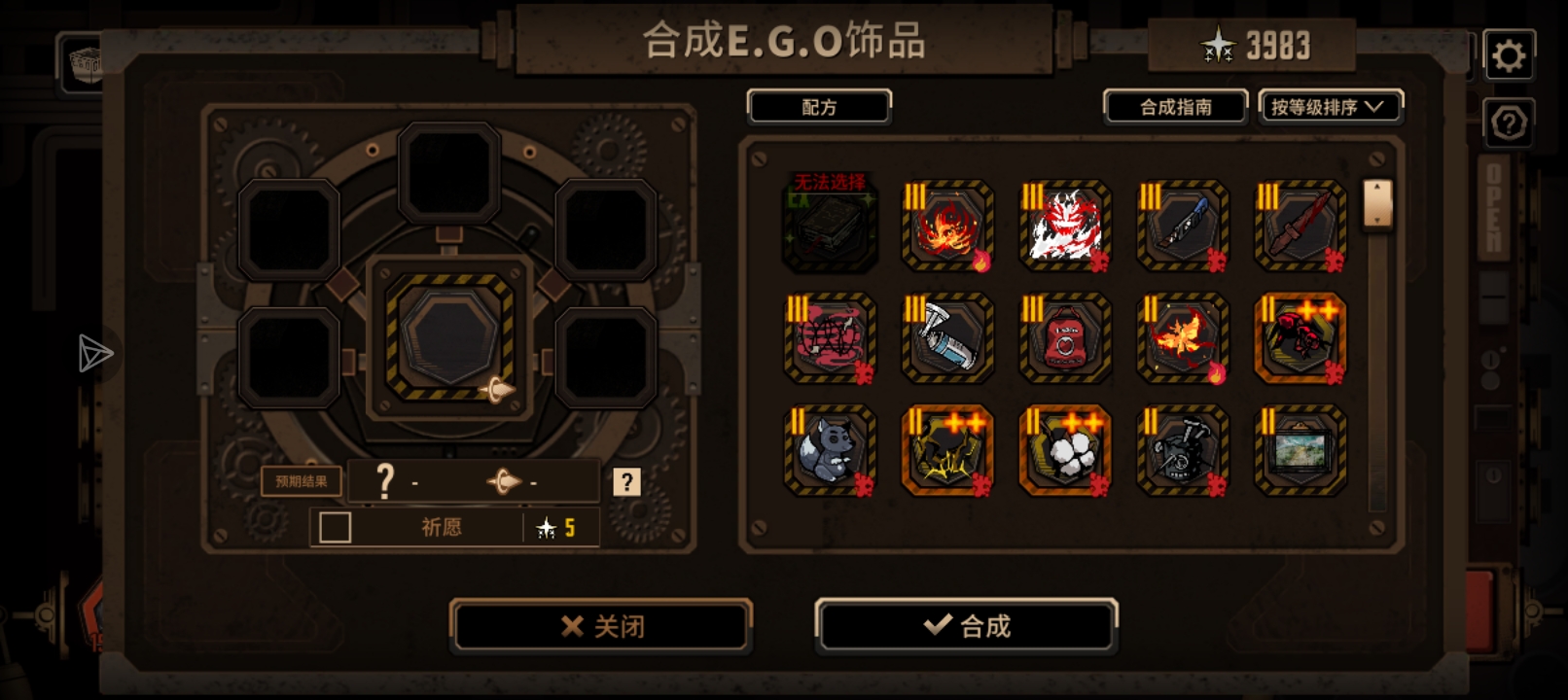
Task: Open the settings gear on the right edge
Action: [1509, 53]
